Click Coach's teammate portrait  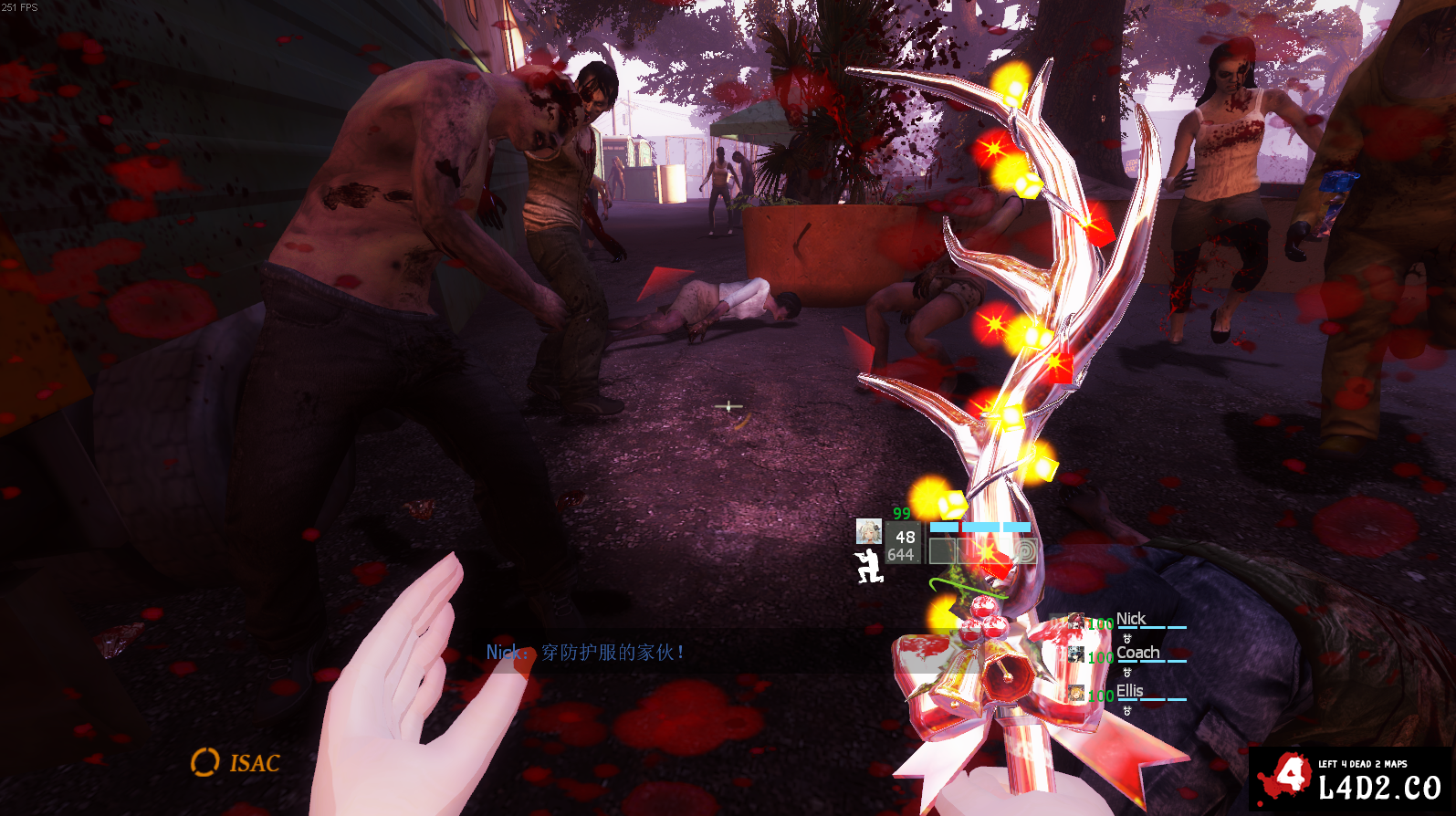(x=1077, y=654)
